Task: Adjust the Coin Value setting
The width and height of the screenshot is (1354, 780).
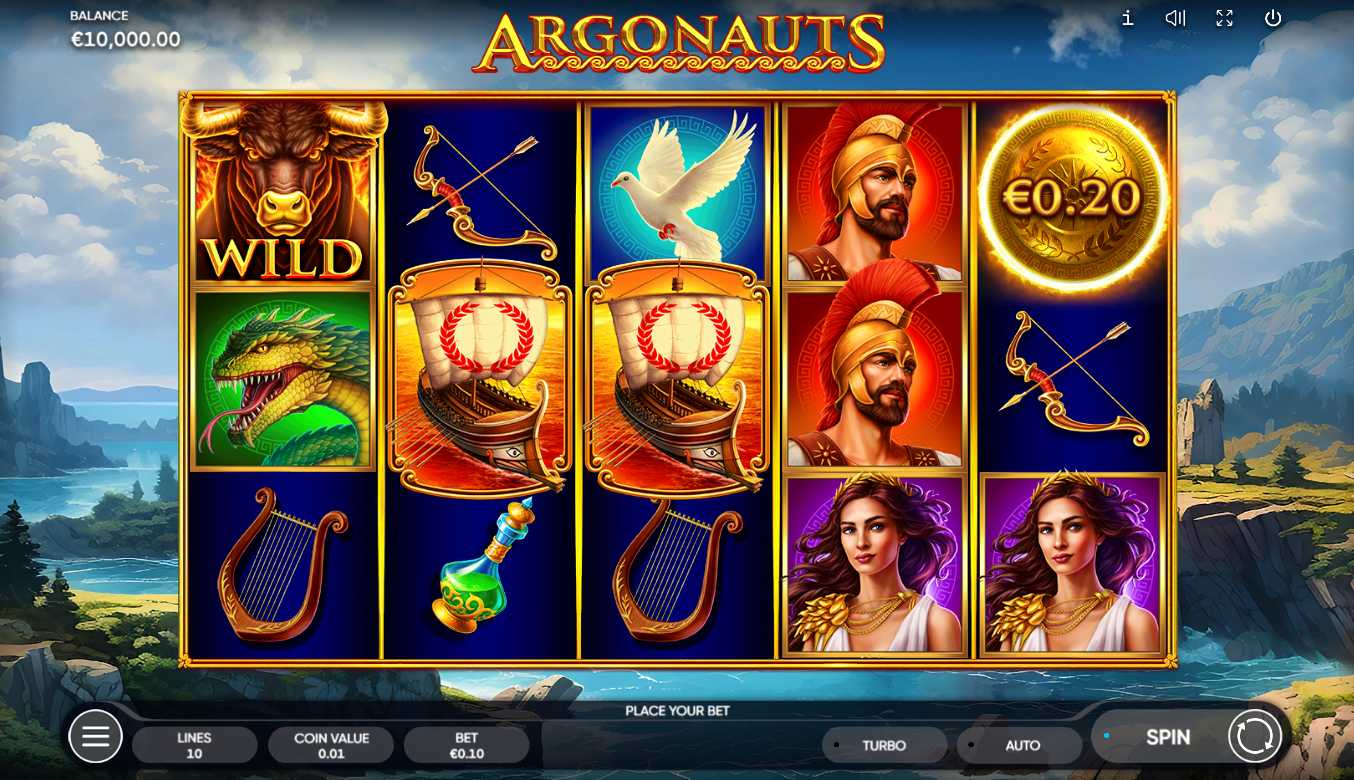Action: (x=331, y=745)
